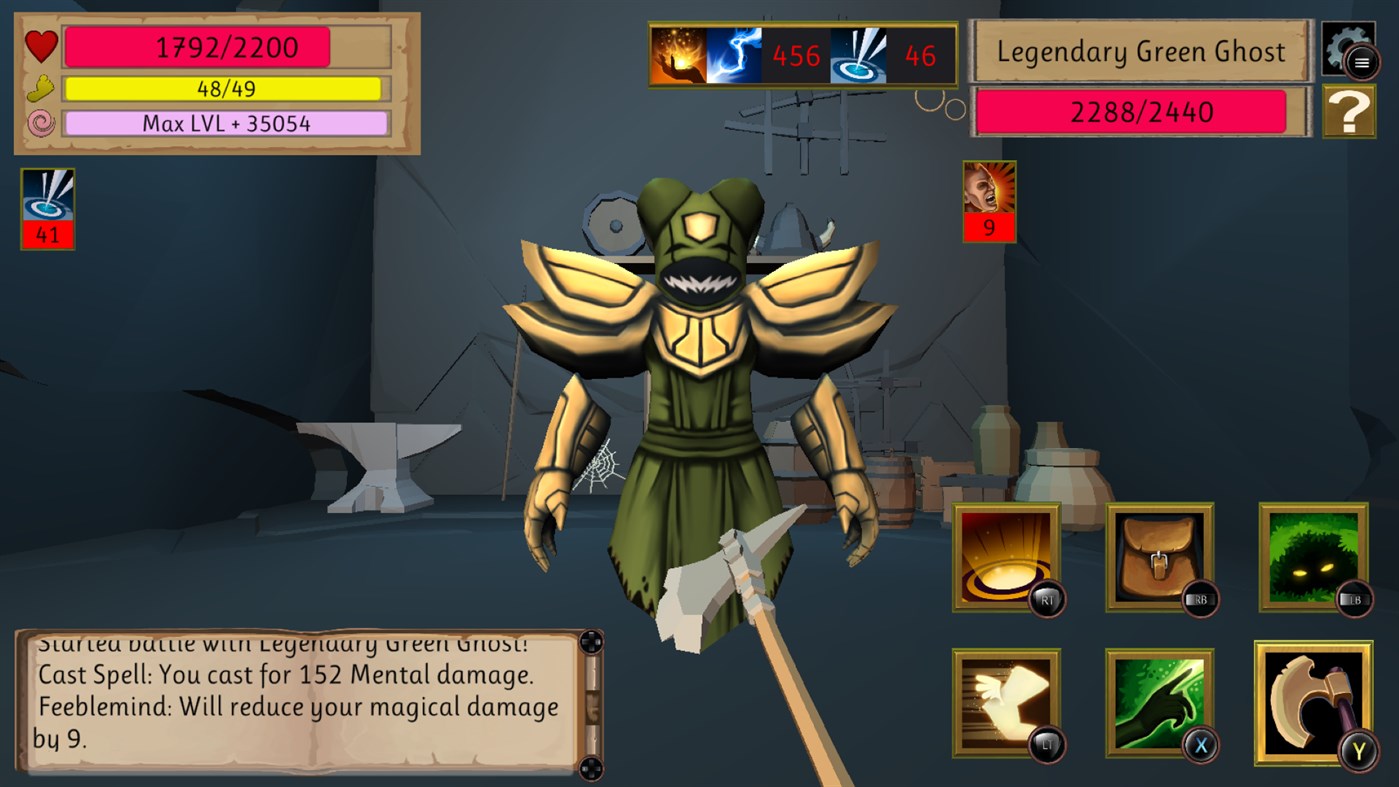Screen dimensions: 1399x787
Task: Activate the sneak ability with glowing eyes (LB)
Action: pyautogui.click(x=1313, y=558)
